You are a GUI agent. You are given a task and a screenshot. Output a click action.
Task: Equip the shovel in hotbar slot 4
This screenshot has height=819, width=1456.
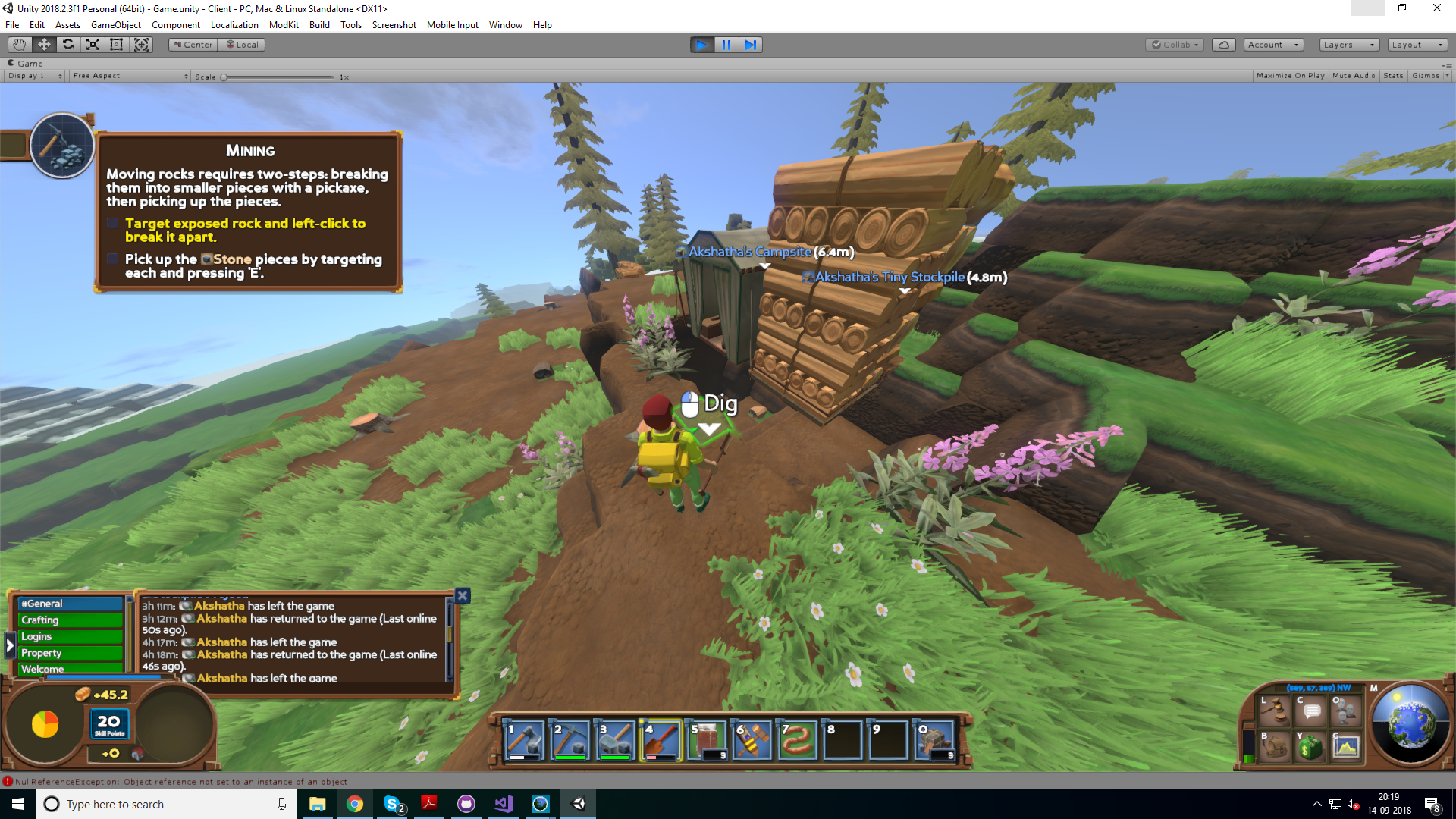(x=659, y=739)
